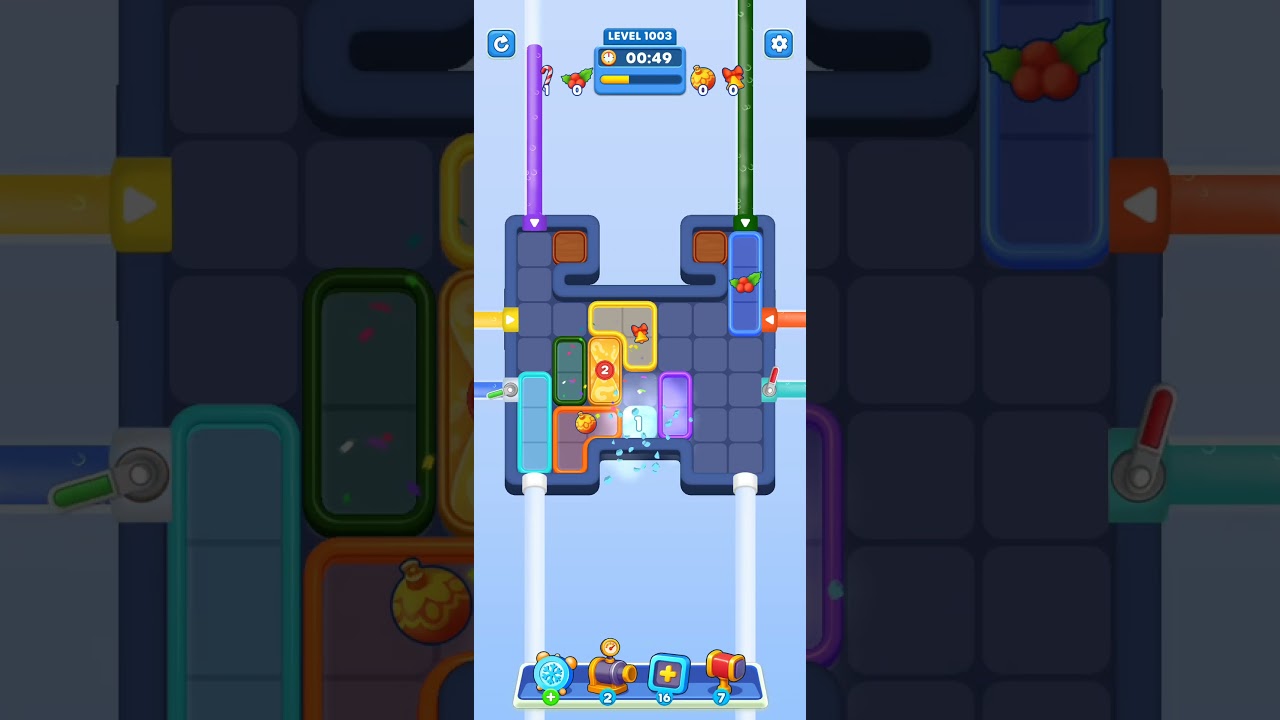Open the settings gear icon
Viewport: 1280px width, 720px height.
(x=779, y=44)
